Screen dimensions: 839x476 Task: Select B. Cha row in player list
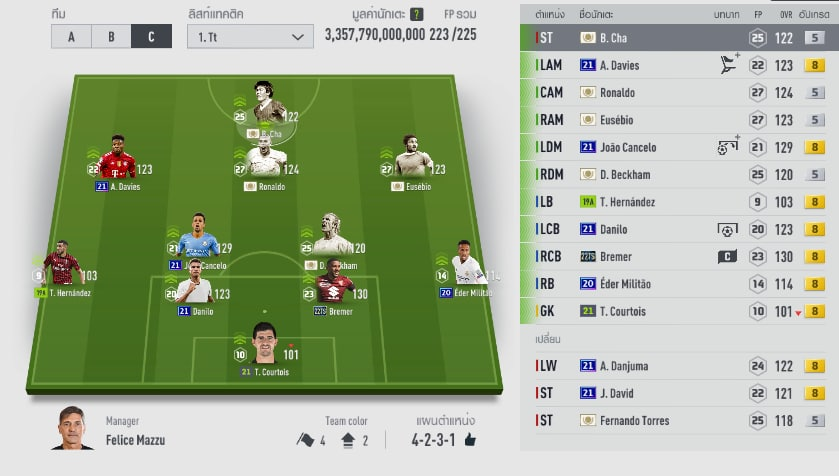tap(680, 38)
